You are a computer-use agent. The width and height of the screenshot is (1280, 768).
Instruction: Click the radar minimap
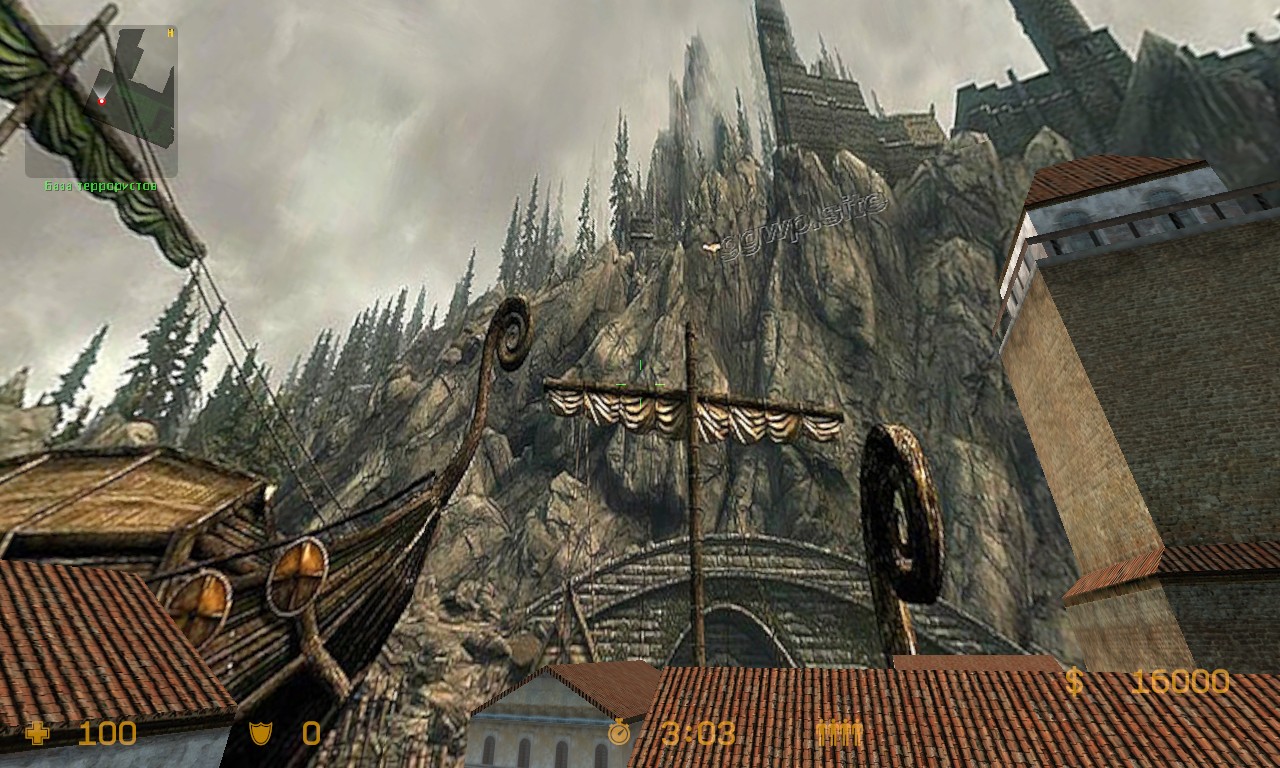(x=101, y=100)
